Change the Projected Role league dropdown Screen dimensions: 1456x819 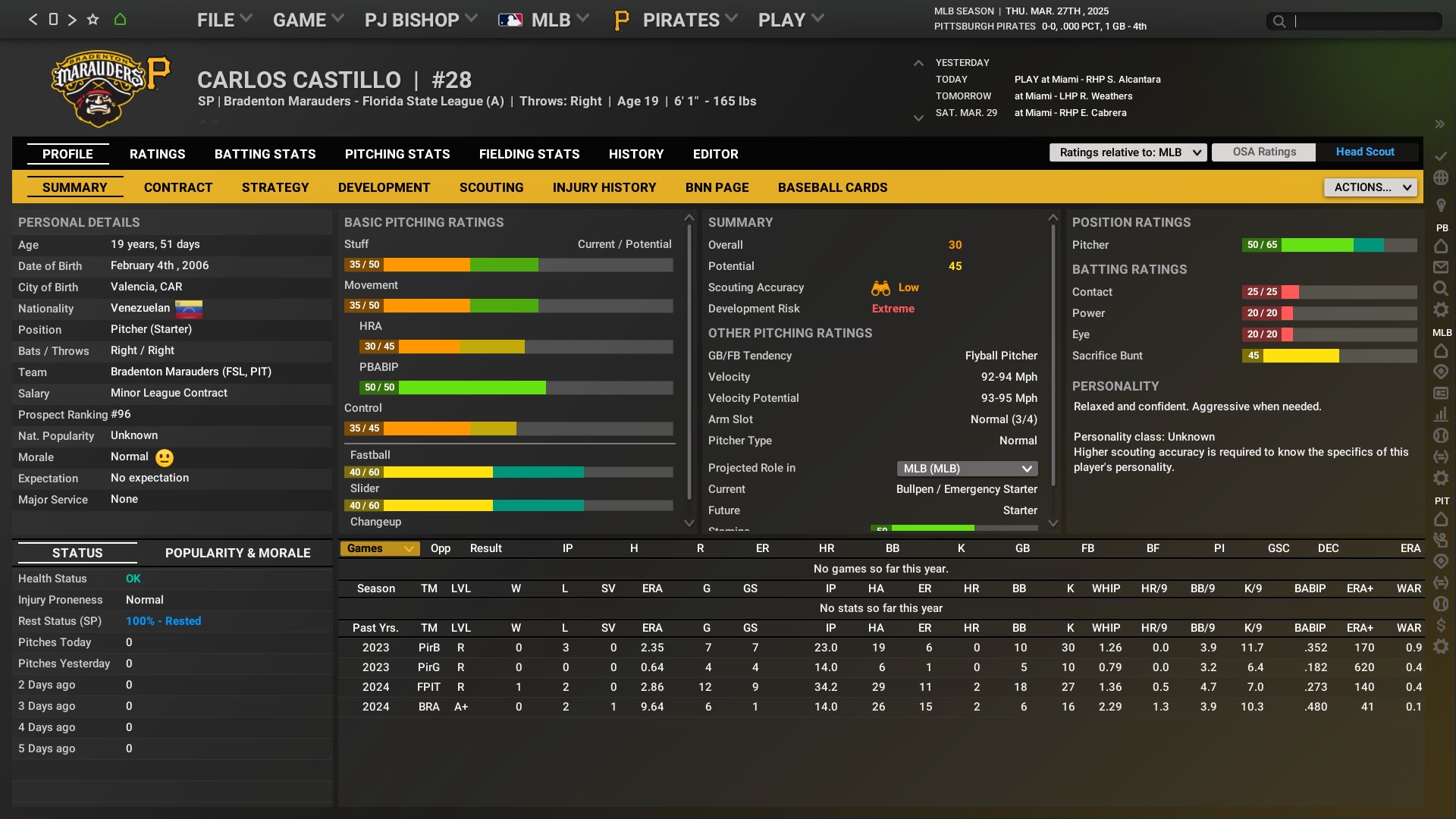[x=967, y=469]
